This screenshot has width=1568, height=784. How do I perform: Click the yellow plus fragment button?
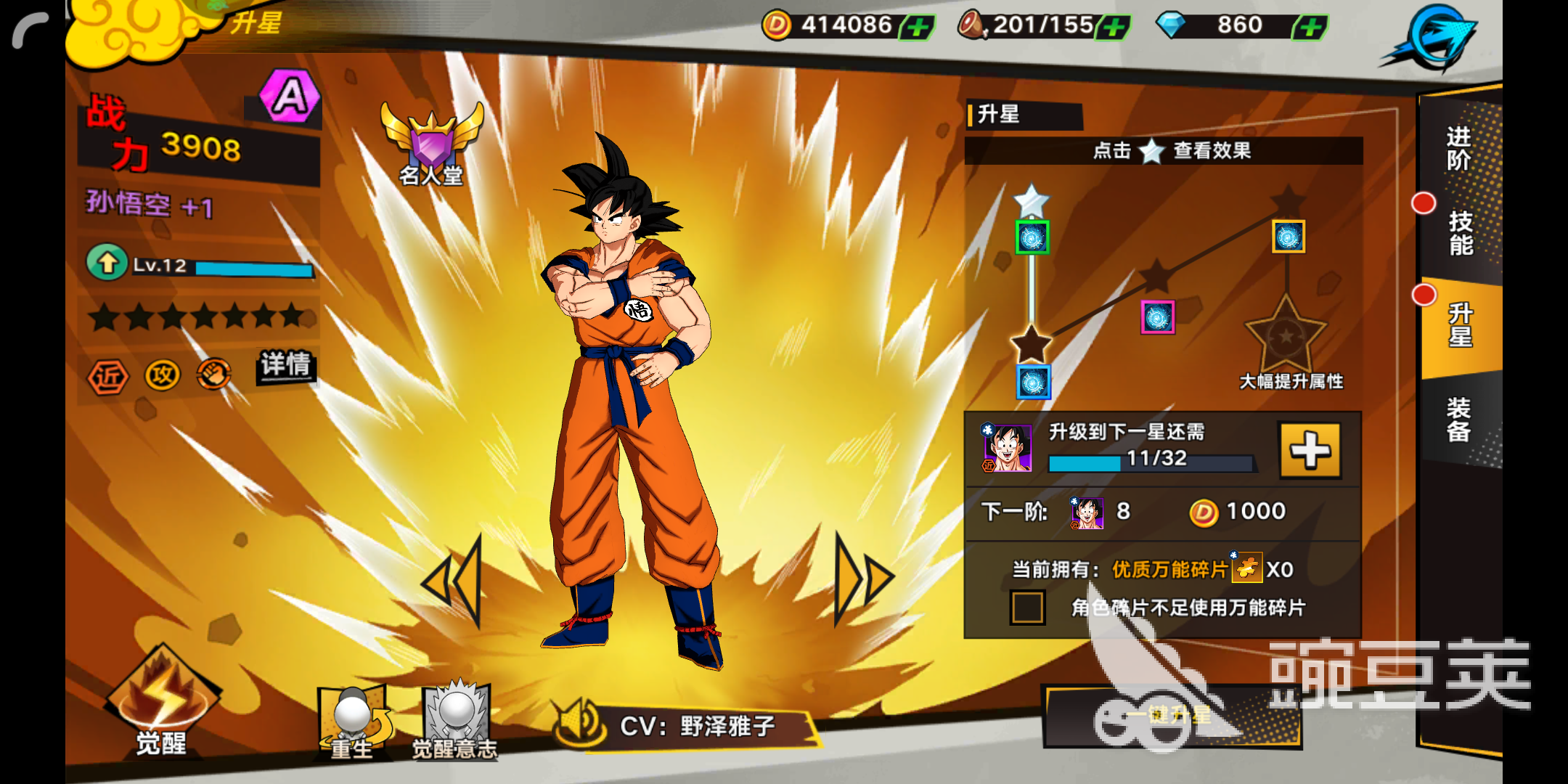point(1310,451)
